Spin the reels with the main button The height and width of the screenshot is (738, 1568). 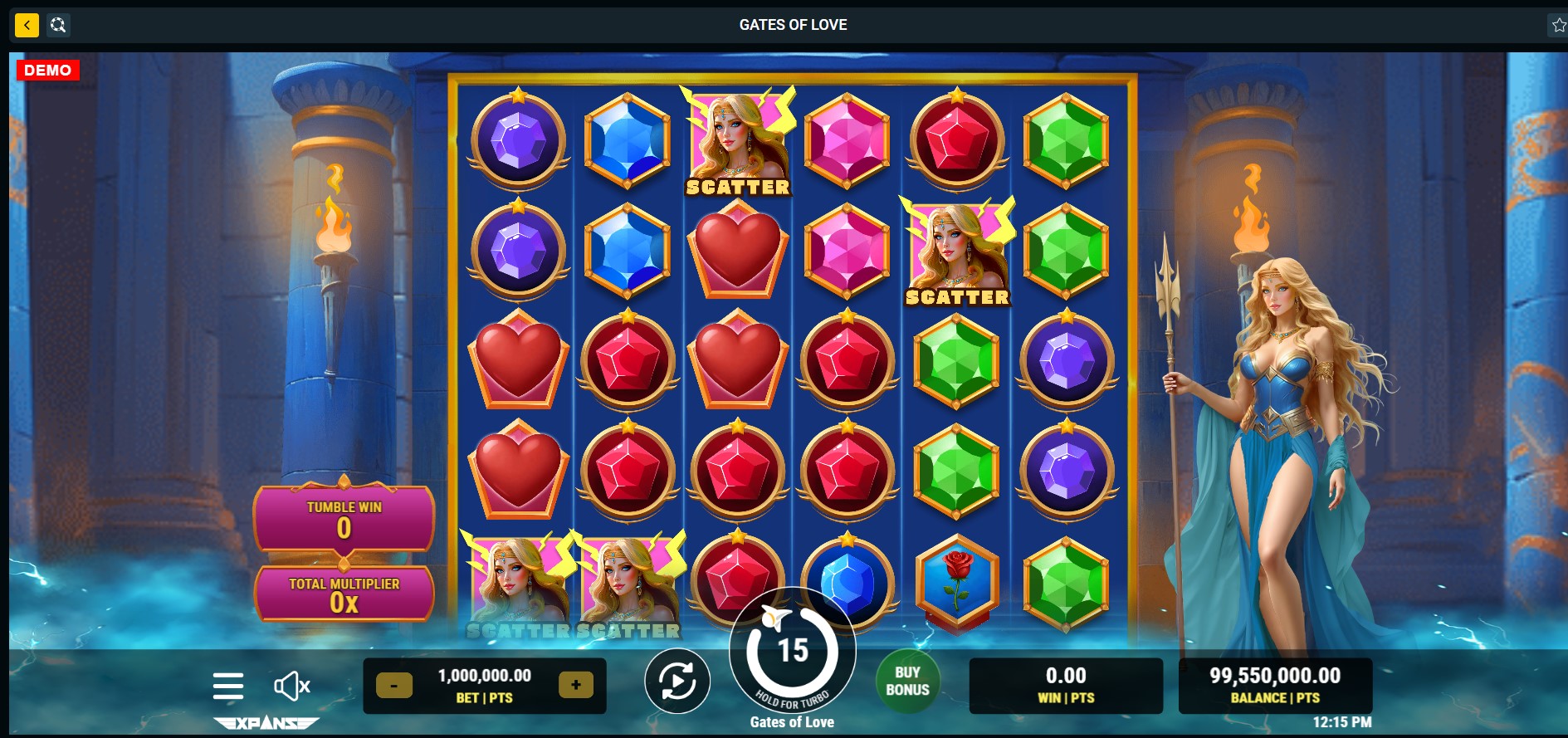pos(792,651)
